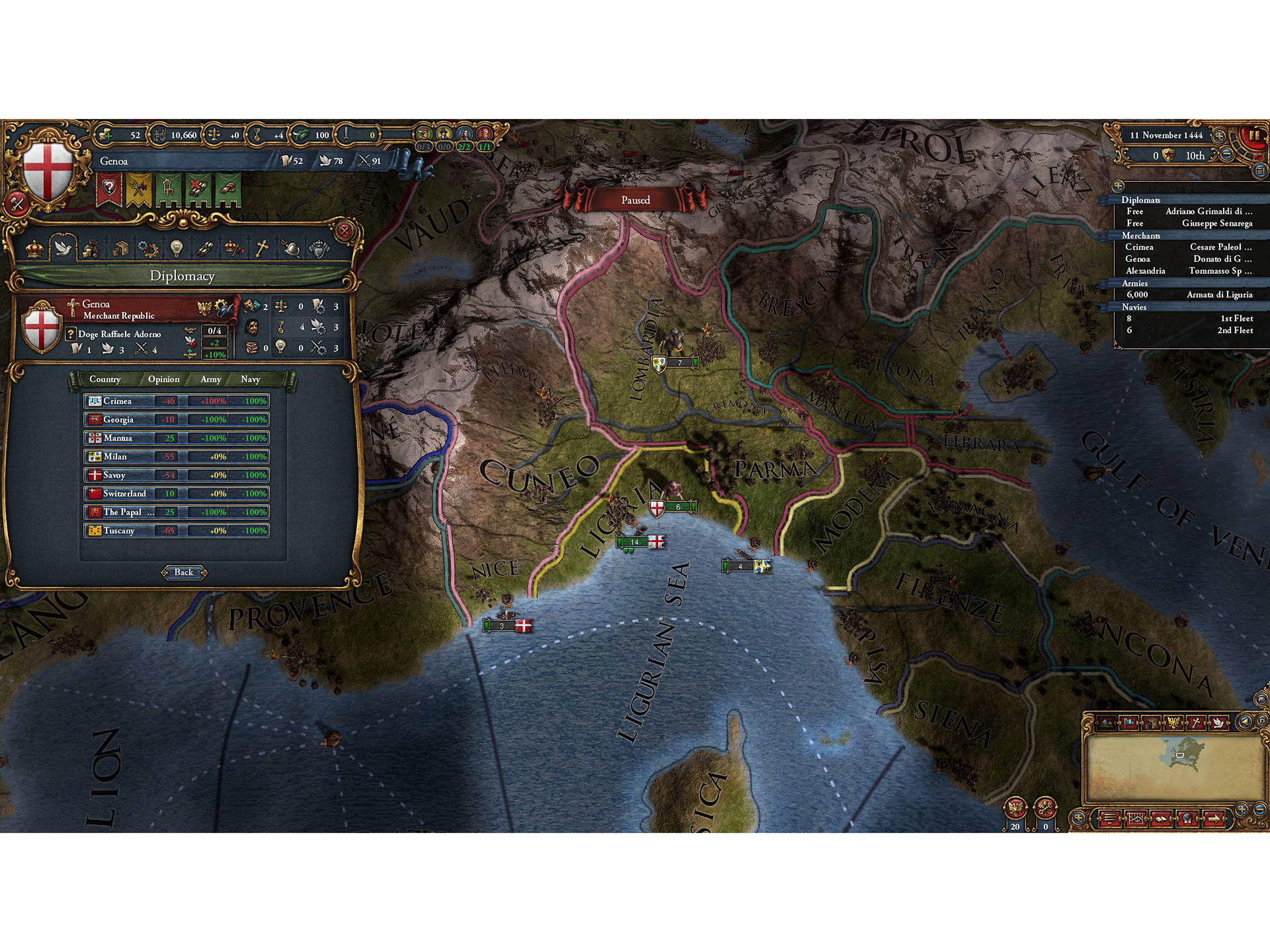This screenshot has height=952, width=1270.
Task: Sort the diplomacy list by Navy
Action: (x=251, y=380)
